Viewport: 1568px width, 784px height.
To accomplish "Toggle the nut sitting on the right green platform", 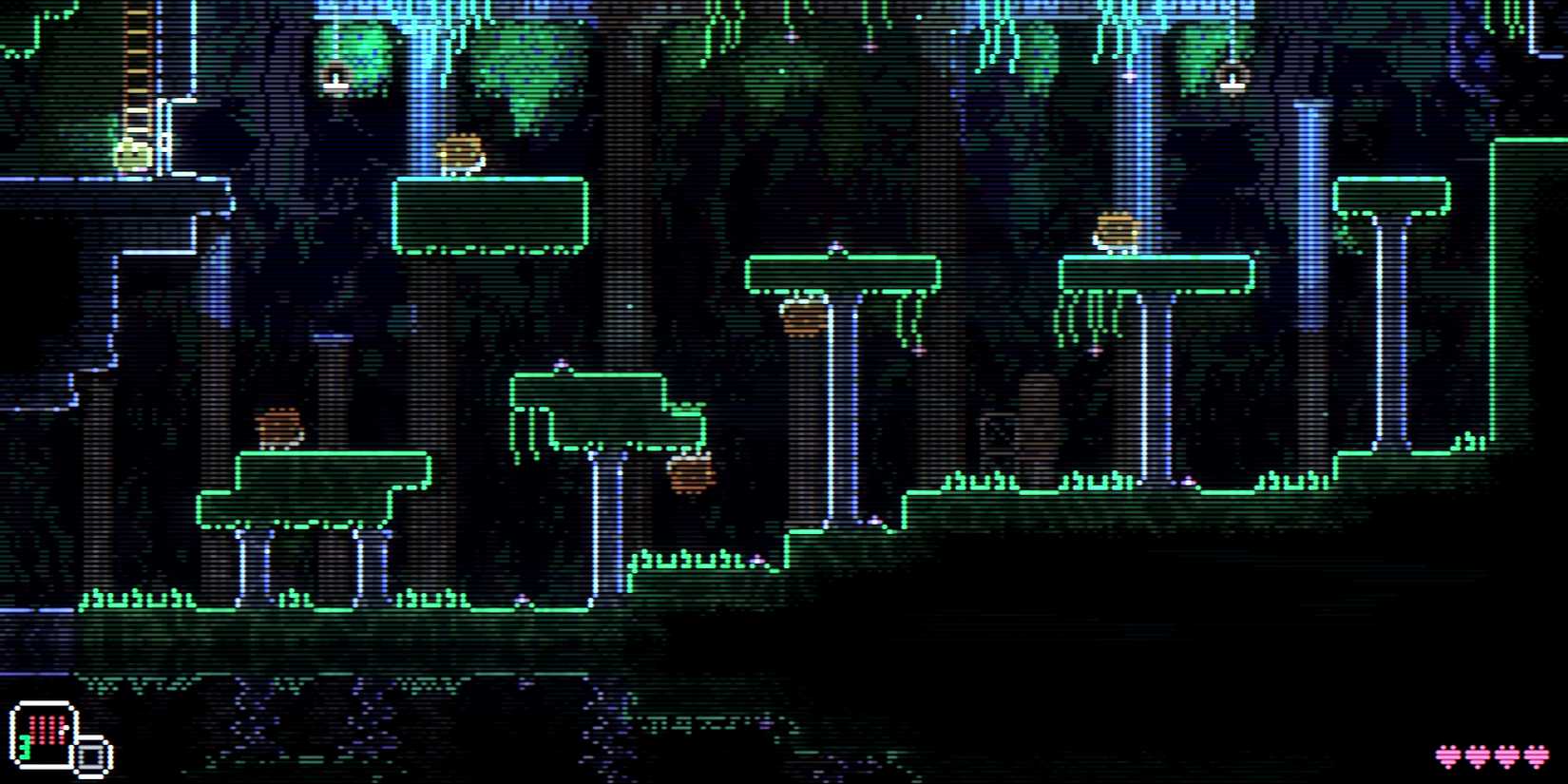I will pos(1117,228).
